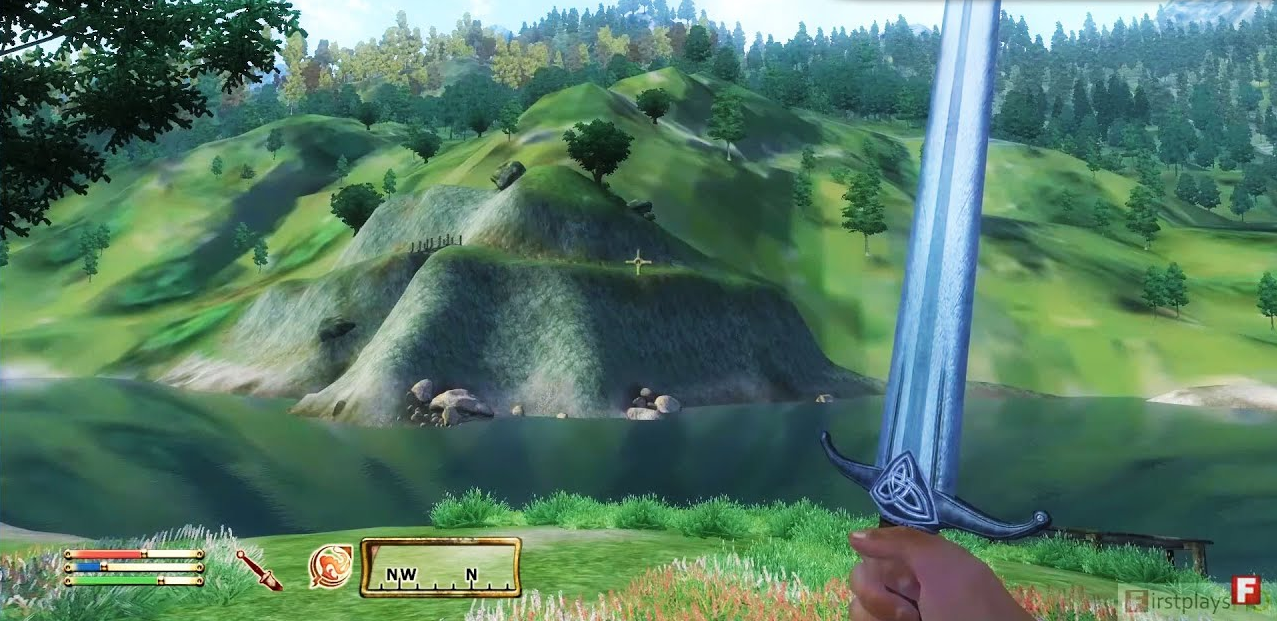Select the active spell icon
This screenshot has height=621, width=1277.
point(331,566)
